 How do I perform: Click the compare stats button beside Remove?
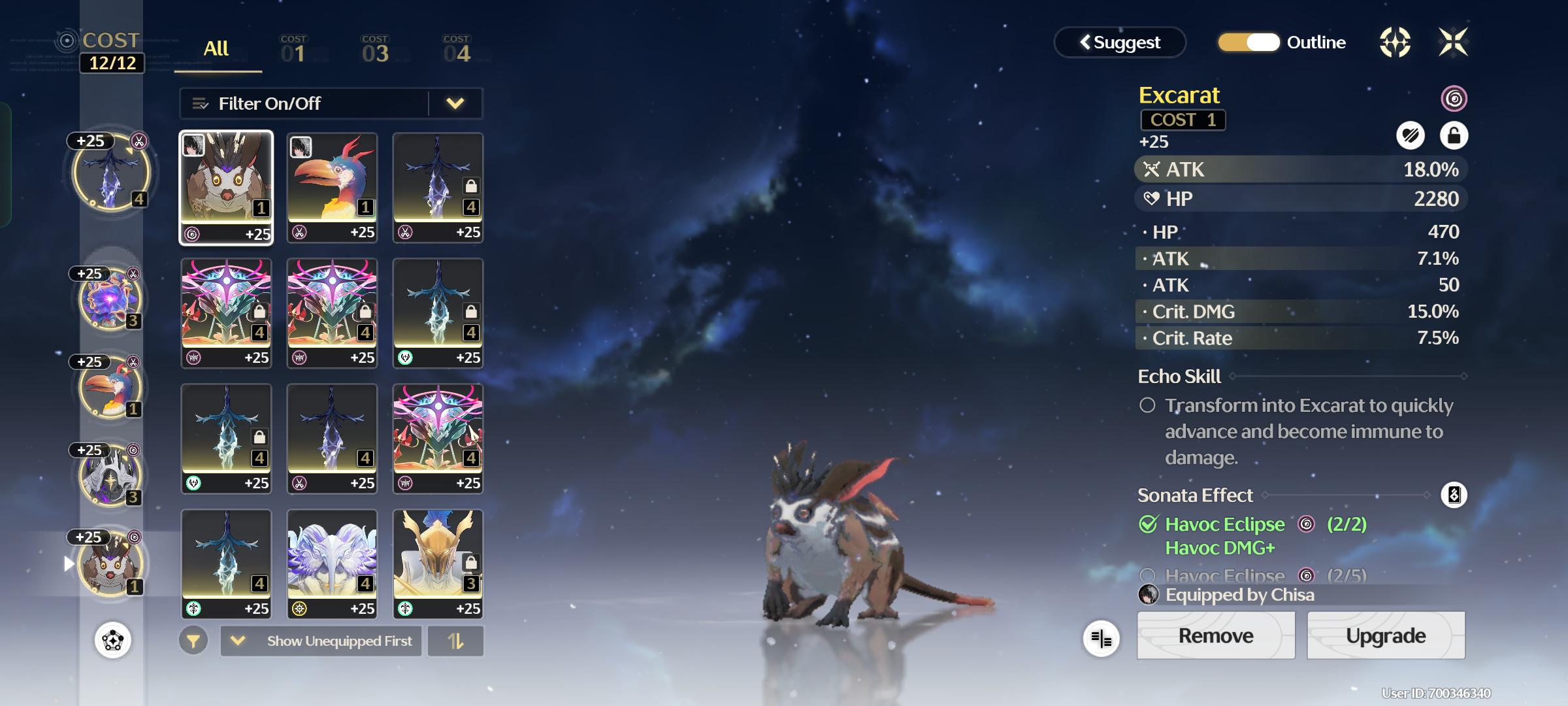click(1102, 639)
